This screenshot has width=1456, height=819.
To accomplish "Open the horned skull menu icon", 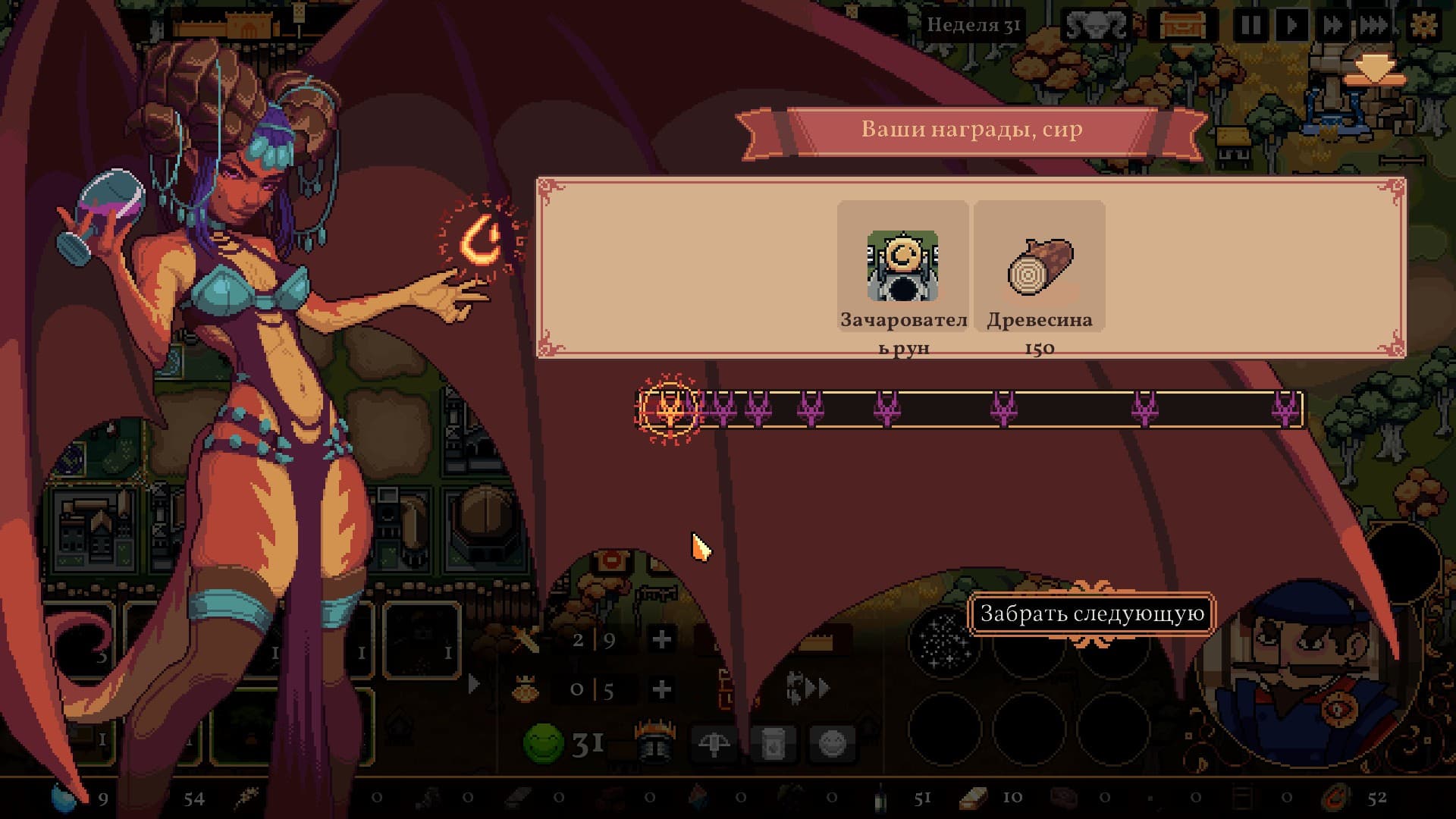I will coord(1094,26).
